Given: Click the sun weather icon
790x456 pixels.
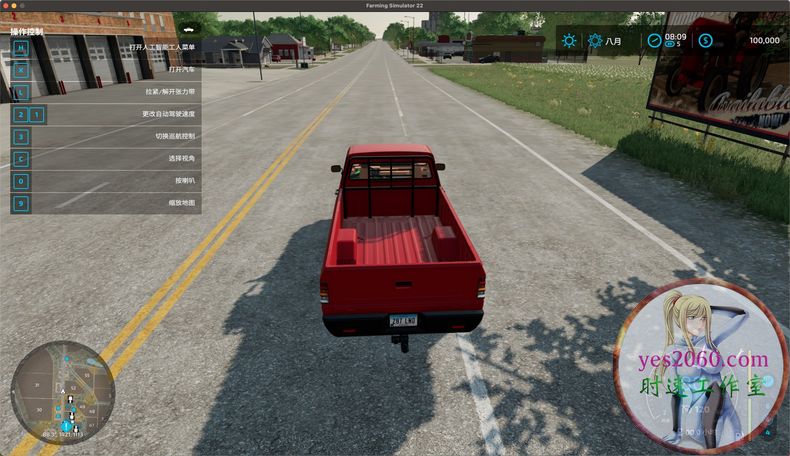Looking at the screenshot, I should click(x=569, y=41).
